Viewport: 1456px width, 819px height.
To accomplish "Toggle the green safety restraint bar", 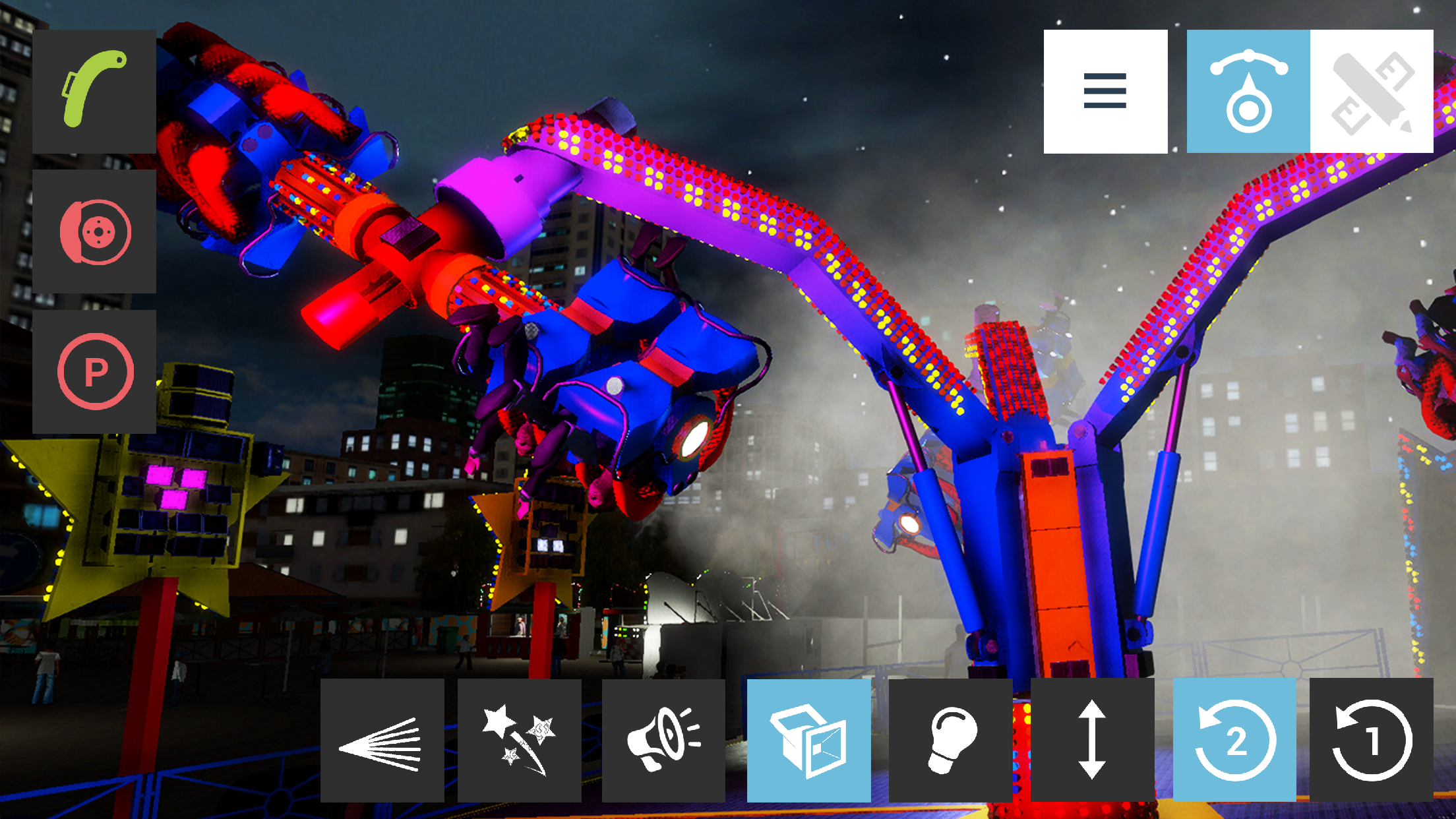I will 94,91.
